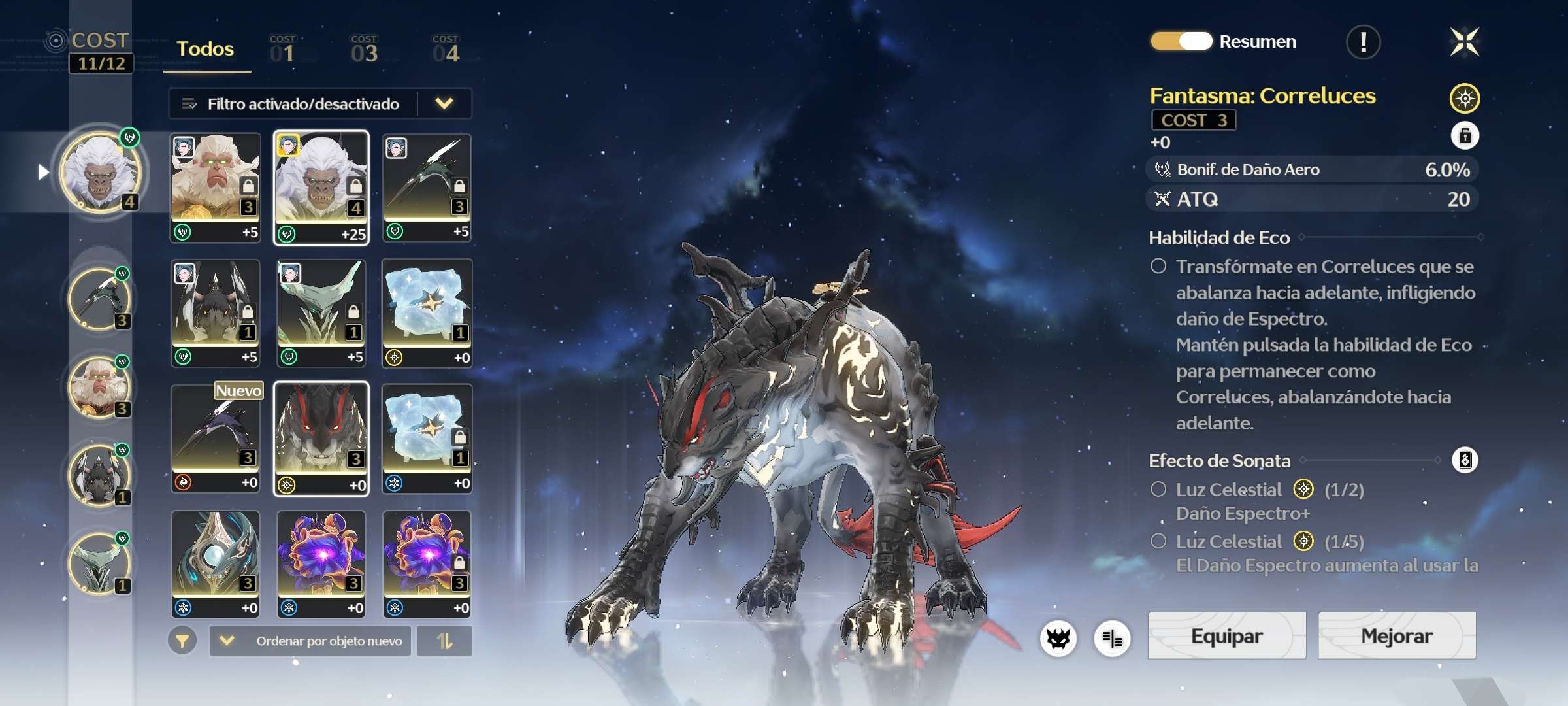Equip the selected echo with Equipar

tap(1226, 635)
